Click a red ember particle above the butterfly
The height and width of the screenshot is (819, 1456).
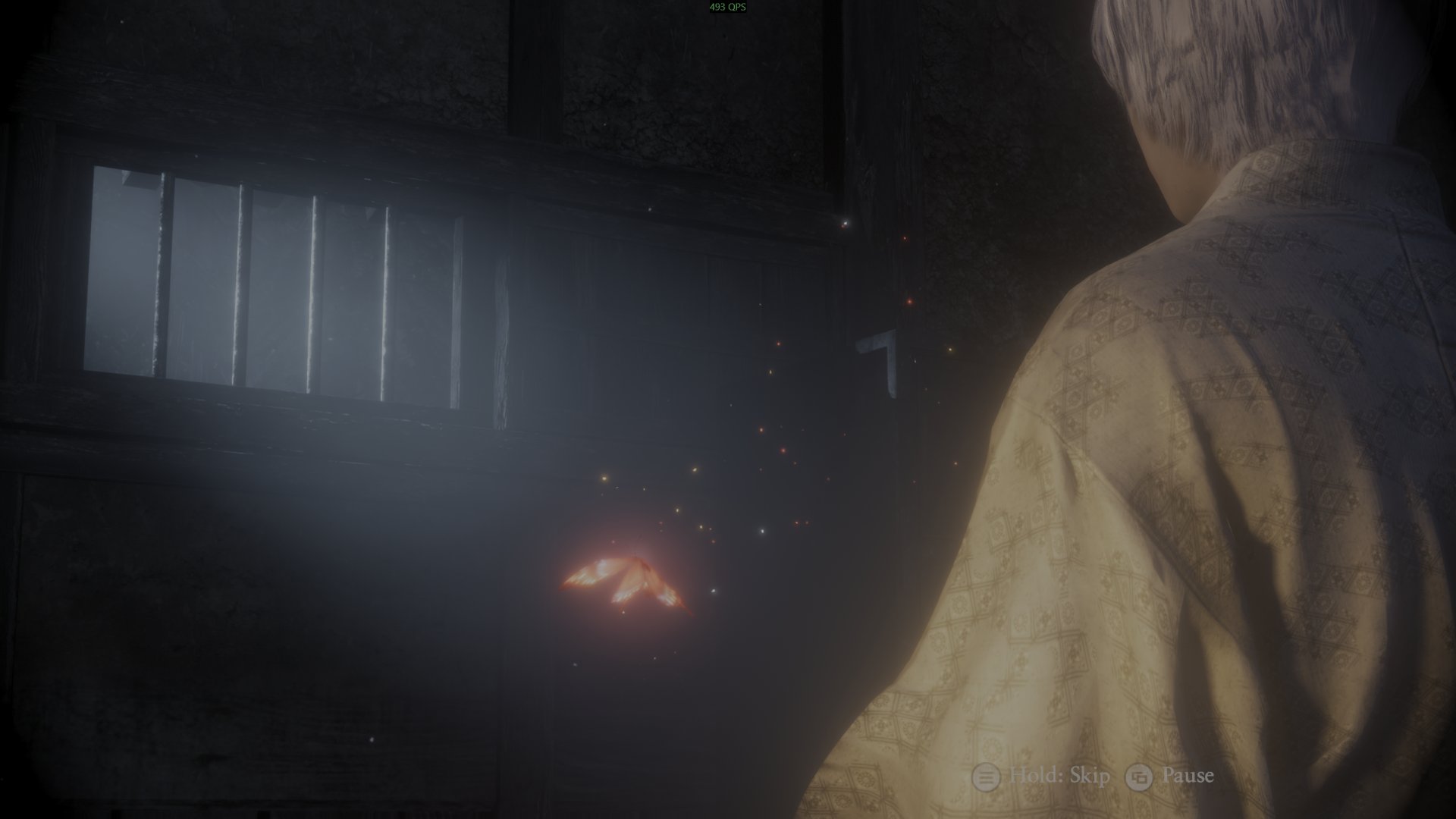coord(783,450)
